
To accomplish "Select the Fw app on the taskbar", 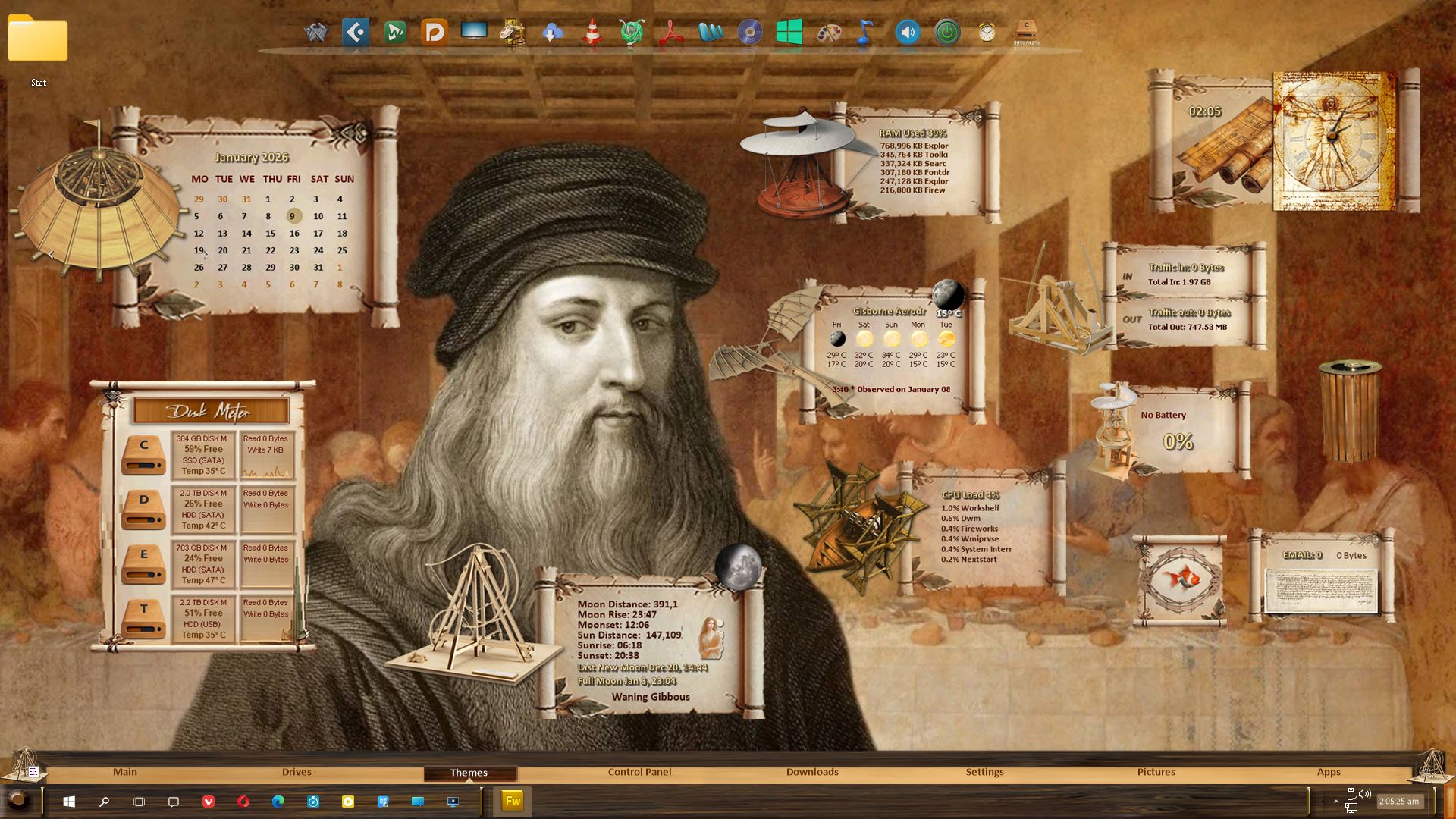I will click(513, 802).
